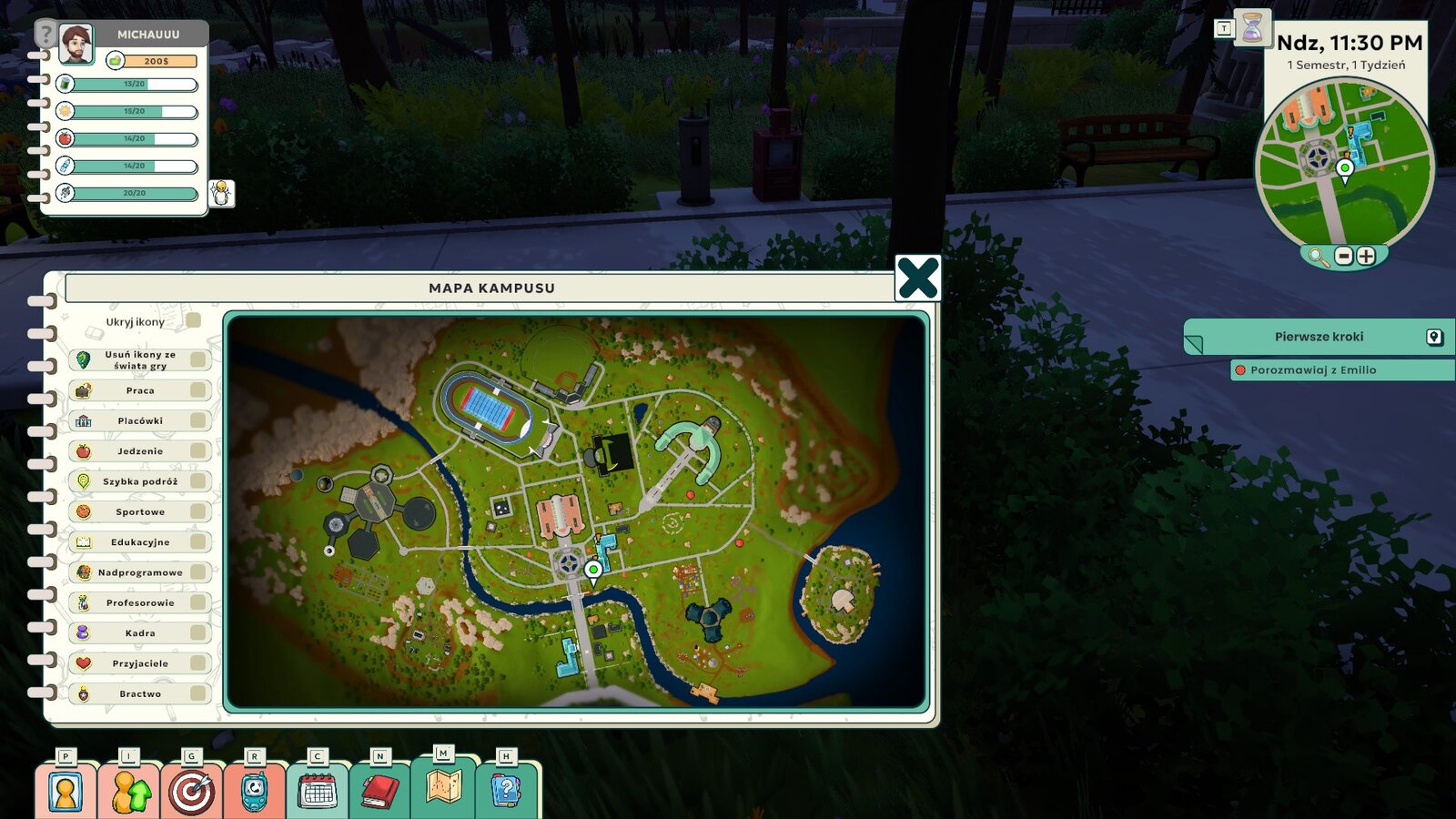Close the Mapa Kampusu window
This screenshot has width=1456, height=819.
click(x=917, y=278)
